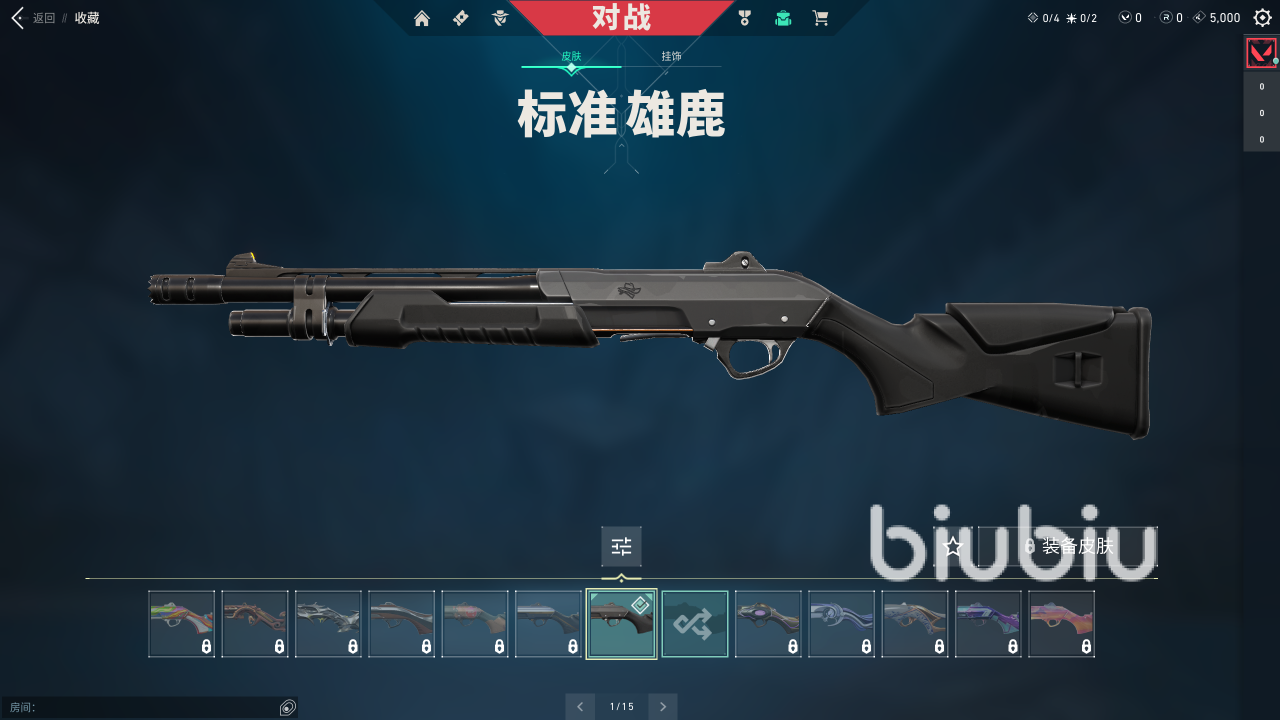Image resolution: width=1280 pixels, height=720 pixels.
Task: Open the career medal icon
Action: coord(744,18)
